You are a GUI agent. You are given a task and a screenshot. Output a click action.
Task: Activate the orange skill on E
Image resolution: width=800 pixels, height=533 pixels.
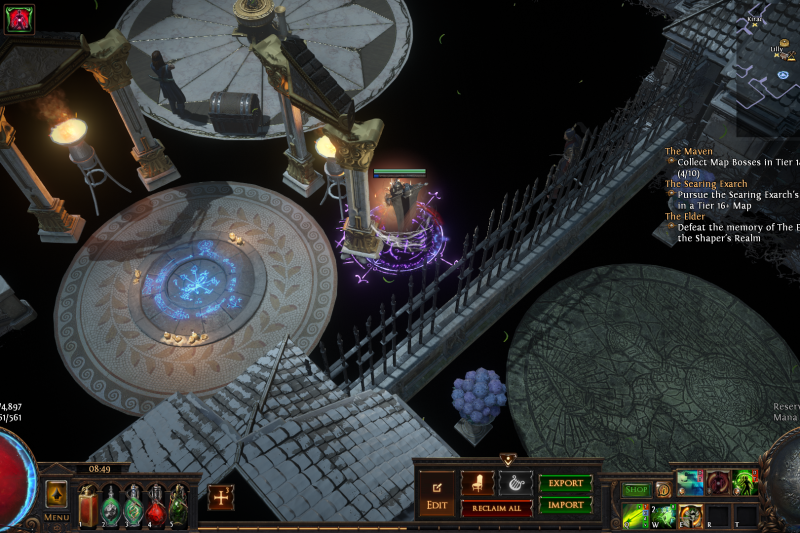(690, 516)
